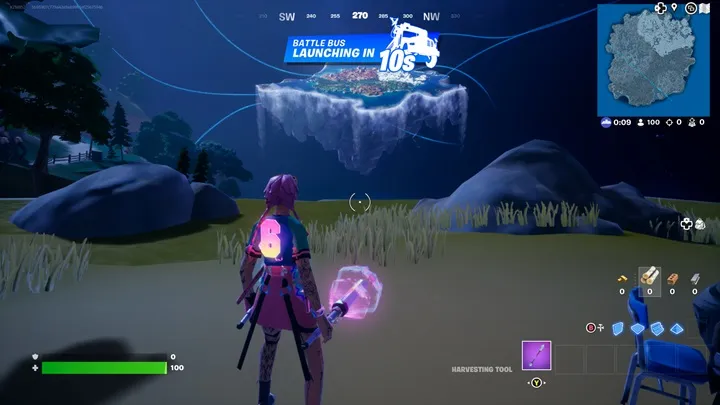The width and height of the screenshot is (720, 405).
Task: Pick the metal material icon
Action: (695, 277)
